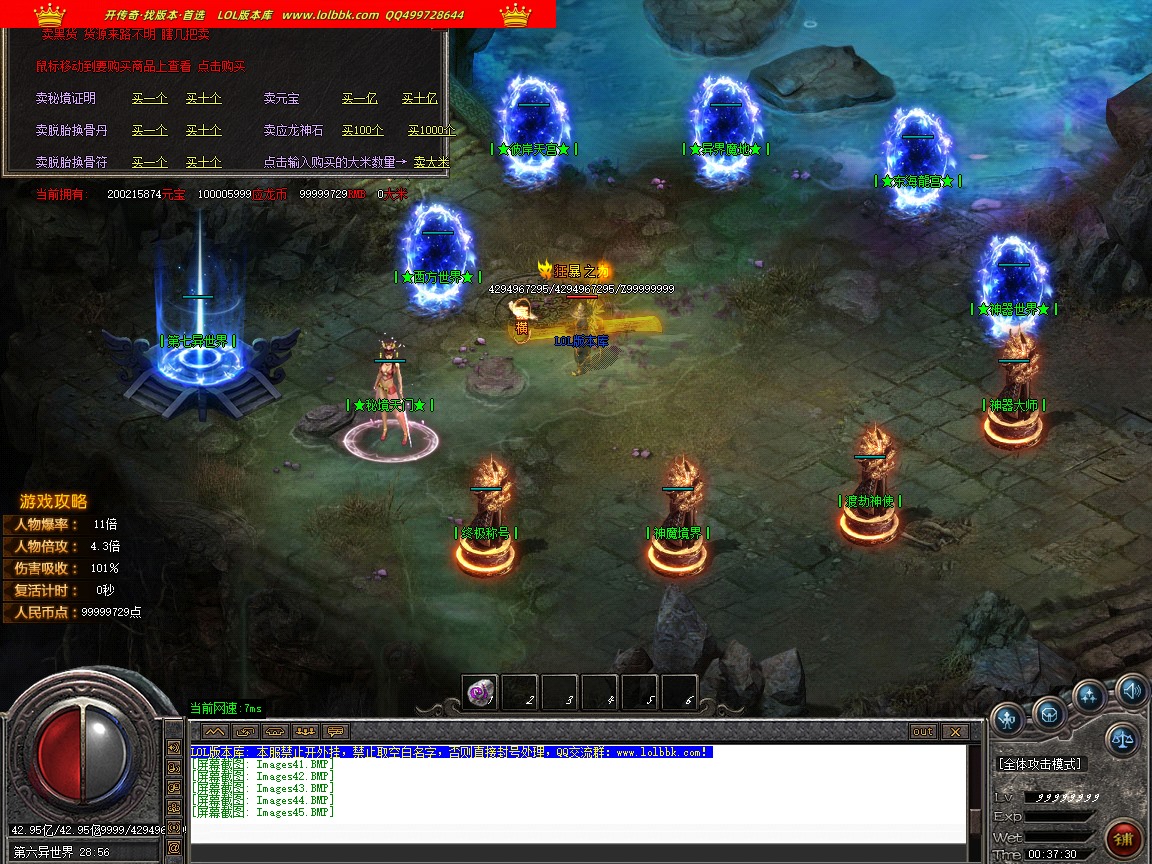Close the chat panel with the X button
Screen dimensions: 1152x864
[955, 732]
